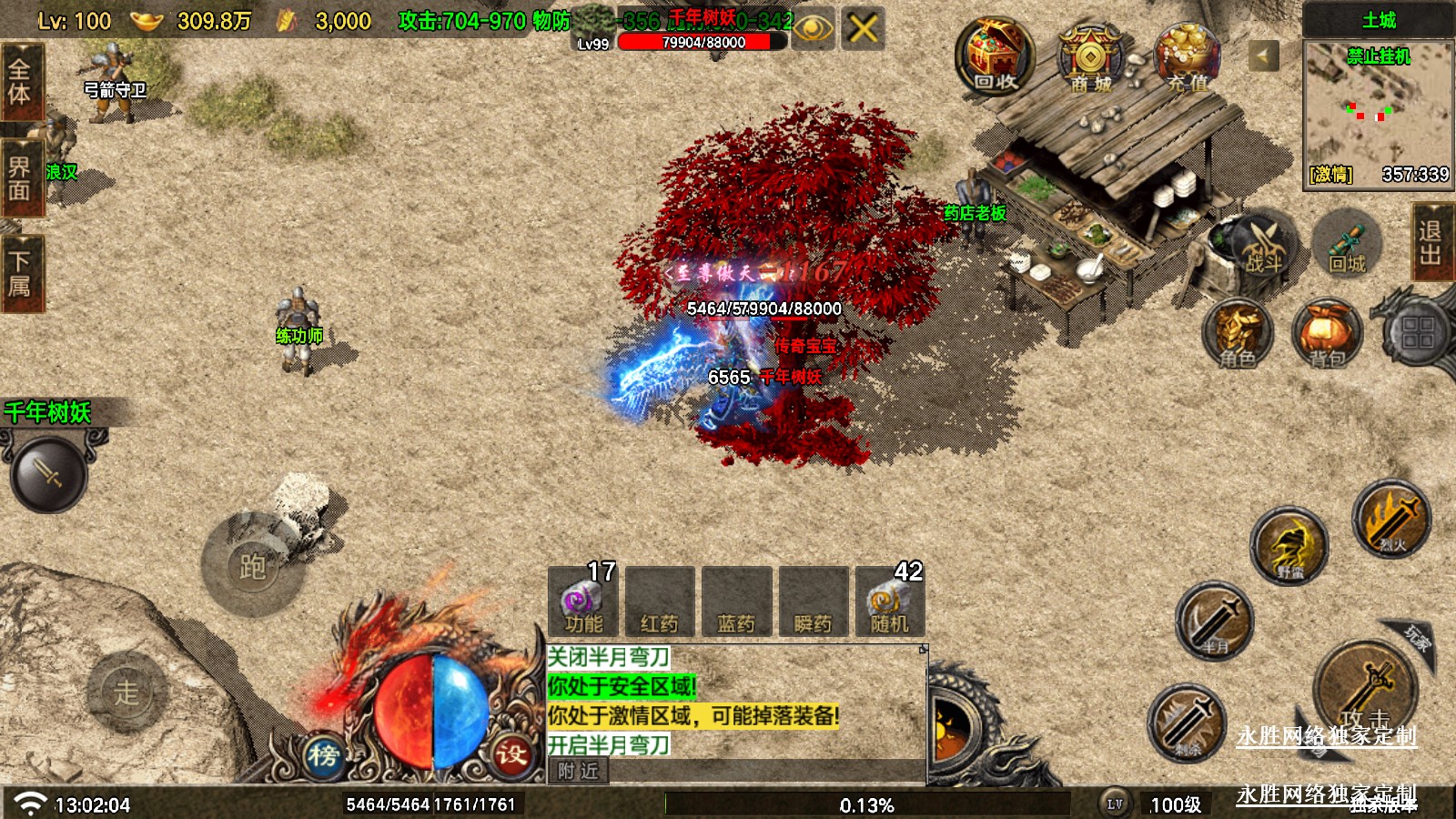Viewport: 1456px width, 819px height.
Task: Open the 充值 recharge menu
Action: pyautogui.click(x=1187, y=57)
